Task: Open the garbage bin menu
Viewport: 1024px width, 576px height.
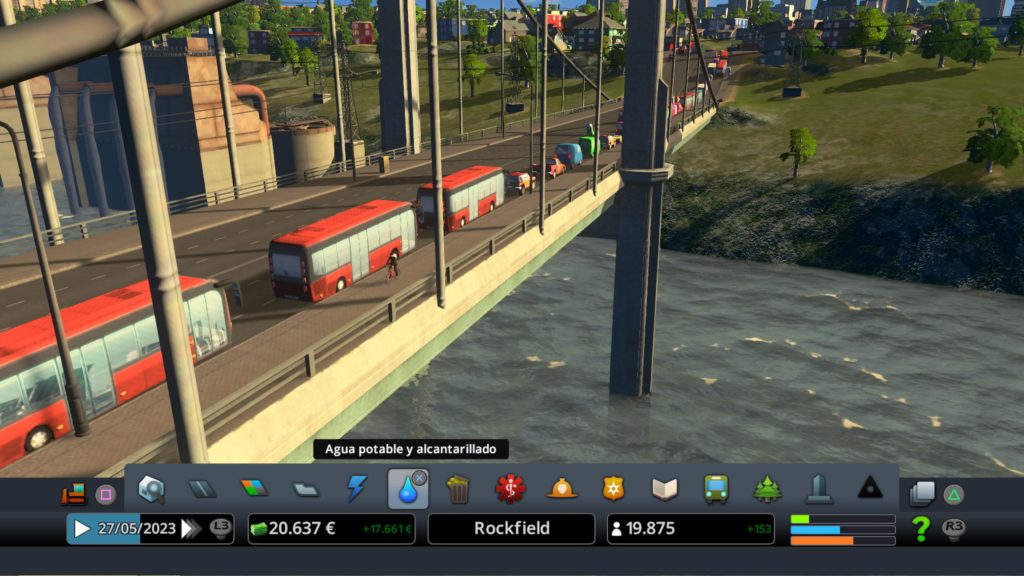Action: pos(458,489)
